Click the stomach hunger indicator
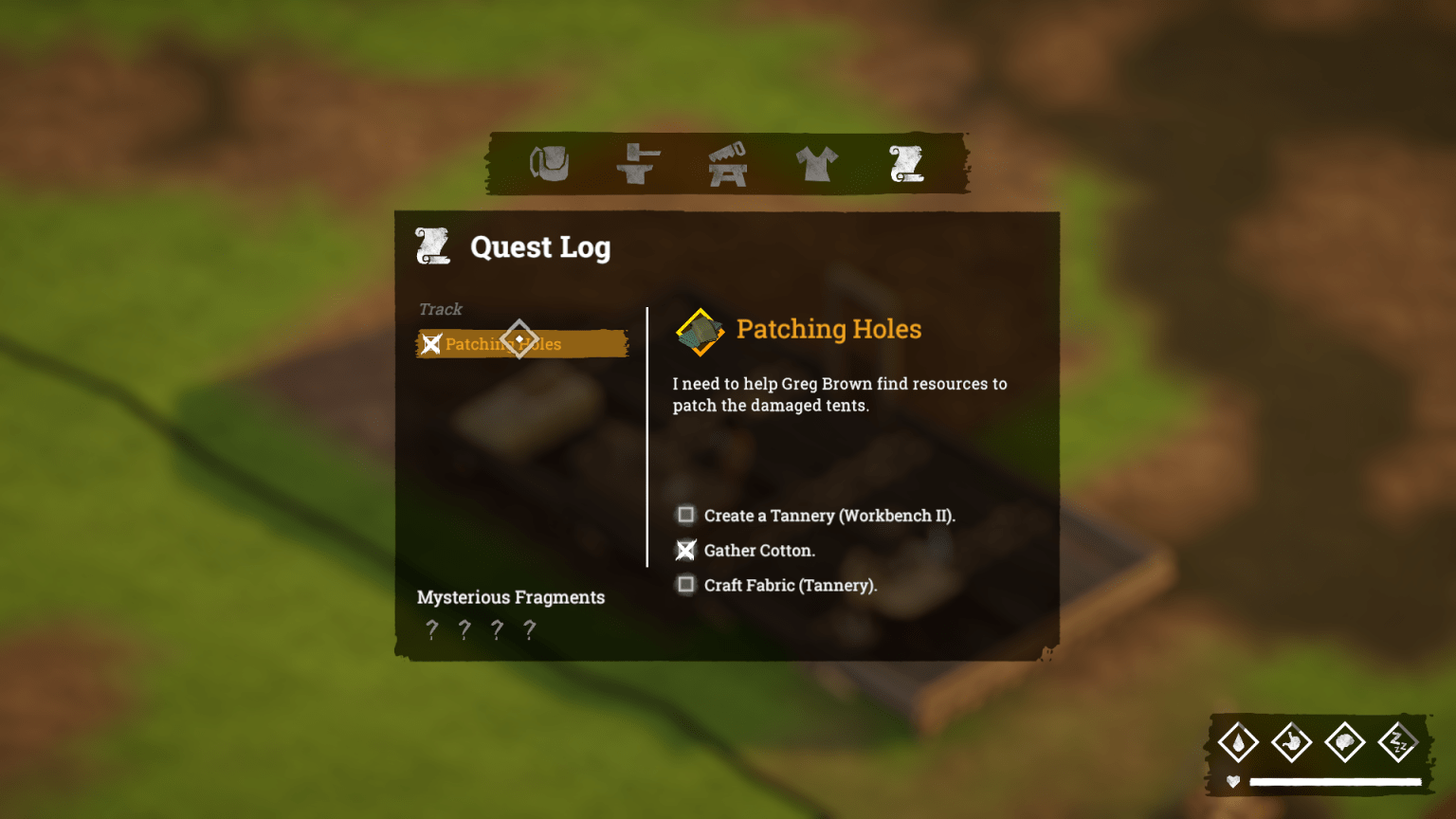 pos(1293,742)
